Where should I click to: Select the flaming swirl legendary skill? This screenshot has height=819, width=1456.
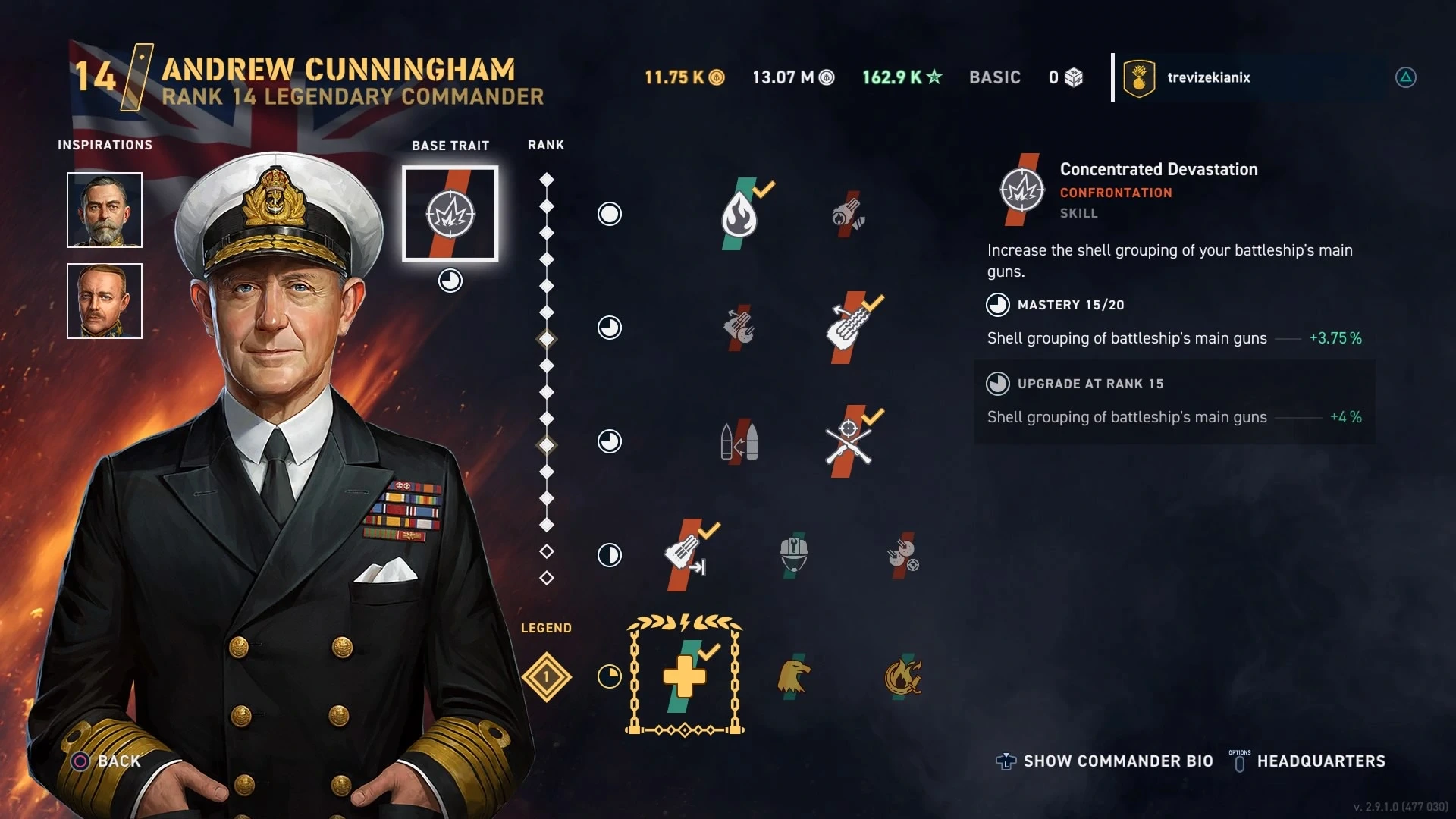tap(902, 676)
